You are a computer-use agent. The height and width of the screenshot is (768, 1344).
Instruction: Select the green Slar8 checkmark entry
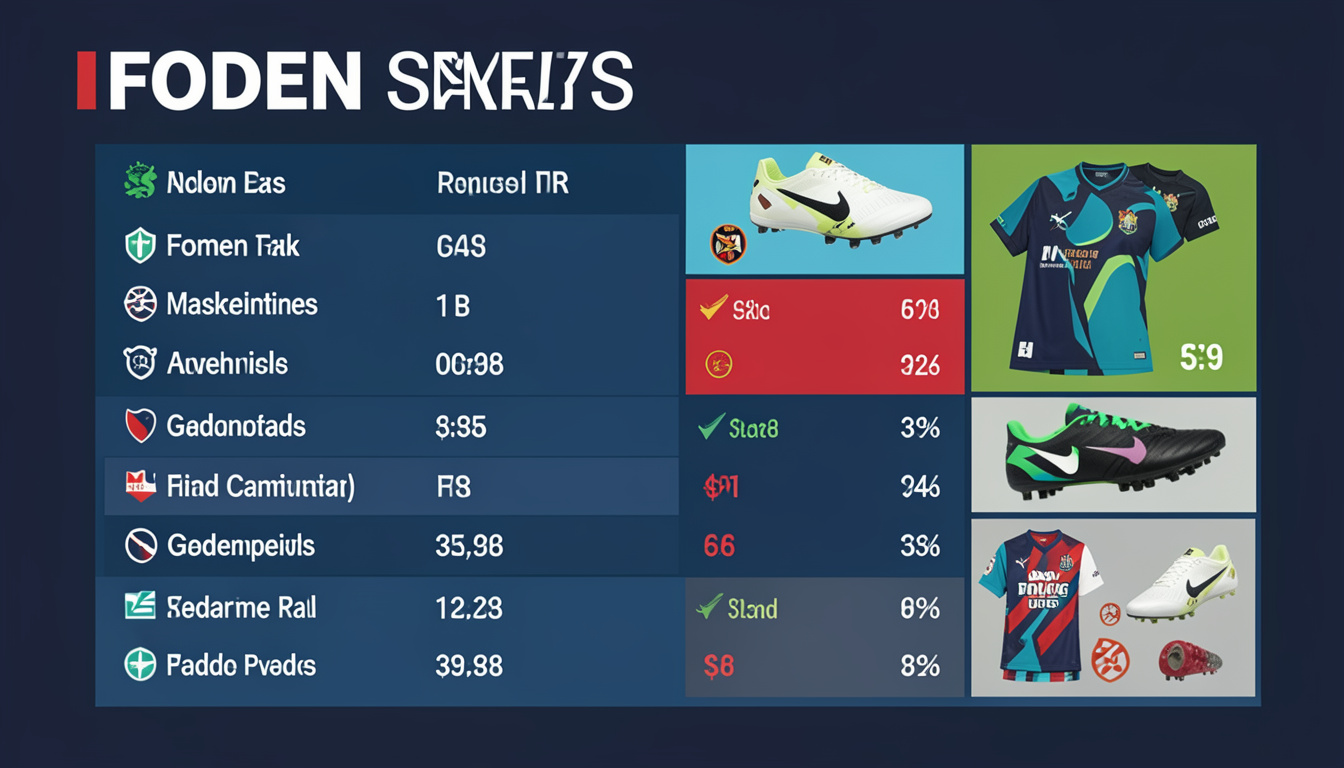[824, 428]
